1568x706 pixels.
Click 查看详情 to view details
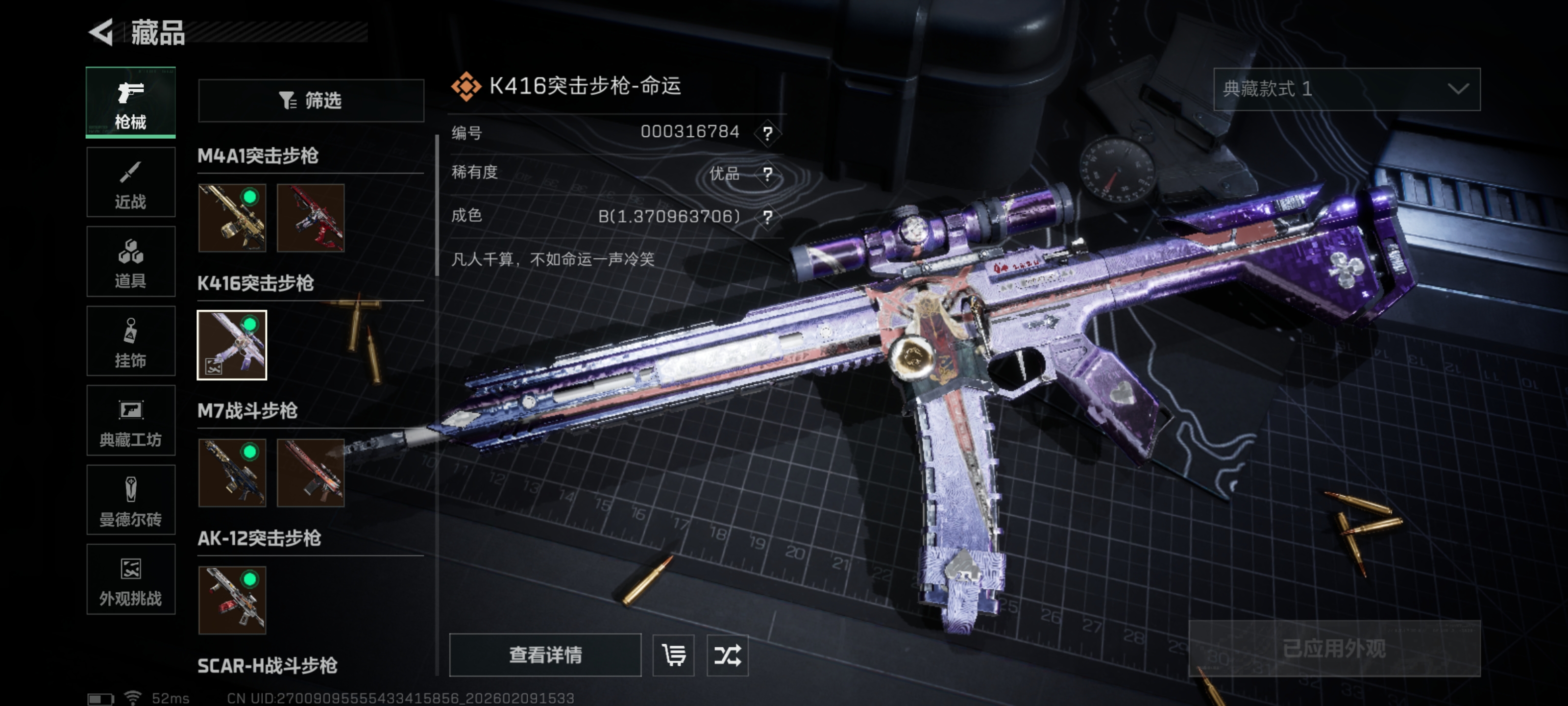click(x=545, y=655)
